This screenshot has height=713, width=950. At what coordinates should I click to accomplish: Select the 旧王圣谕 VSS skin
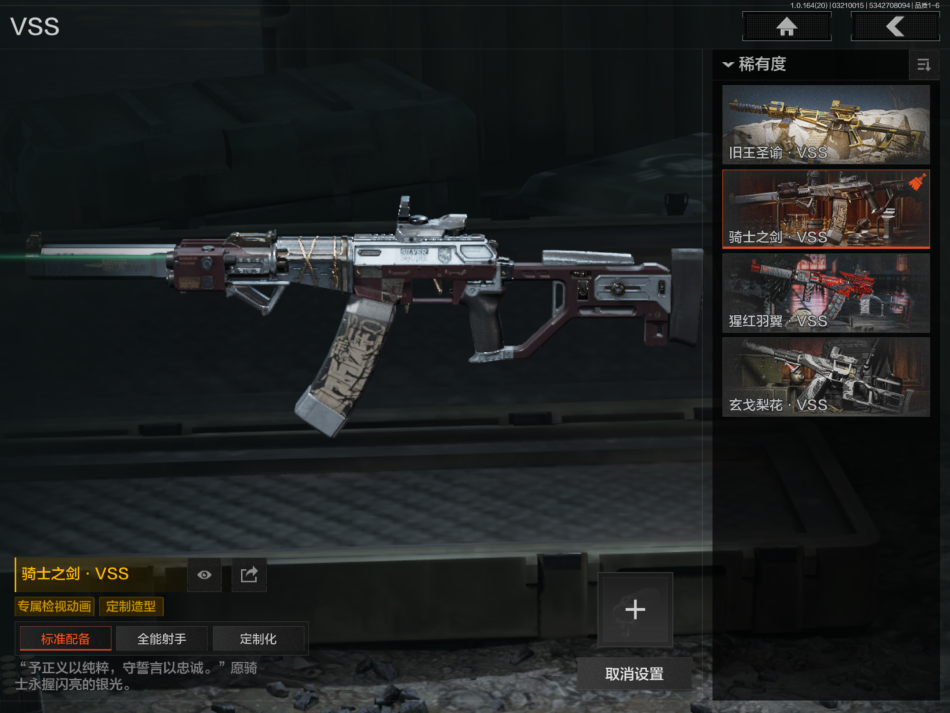826,125
